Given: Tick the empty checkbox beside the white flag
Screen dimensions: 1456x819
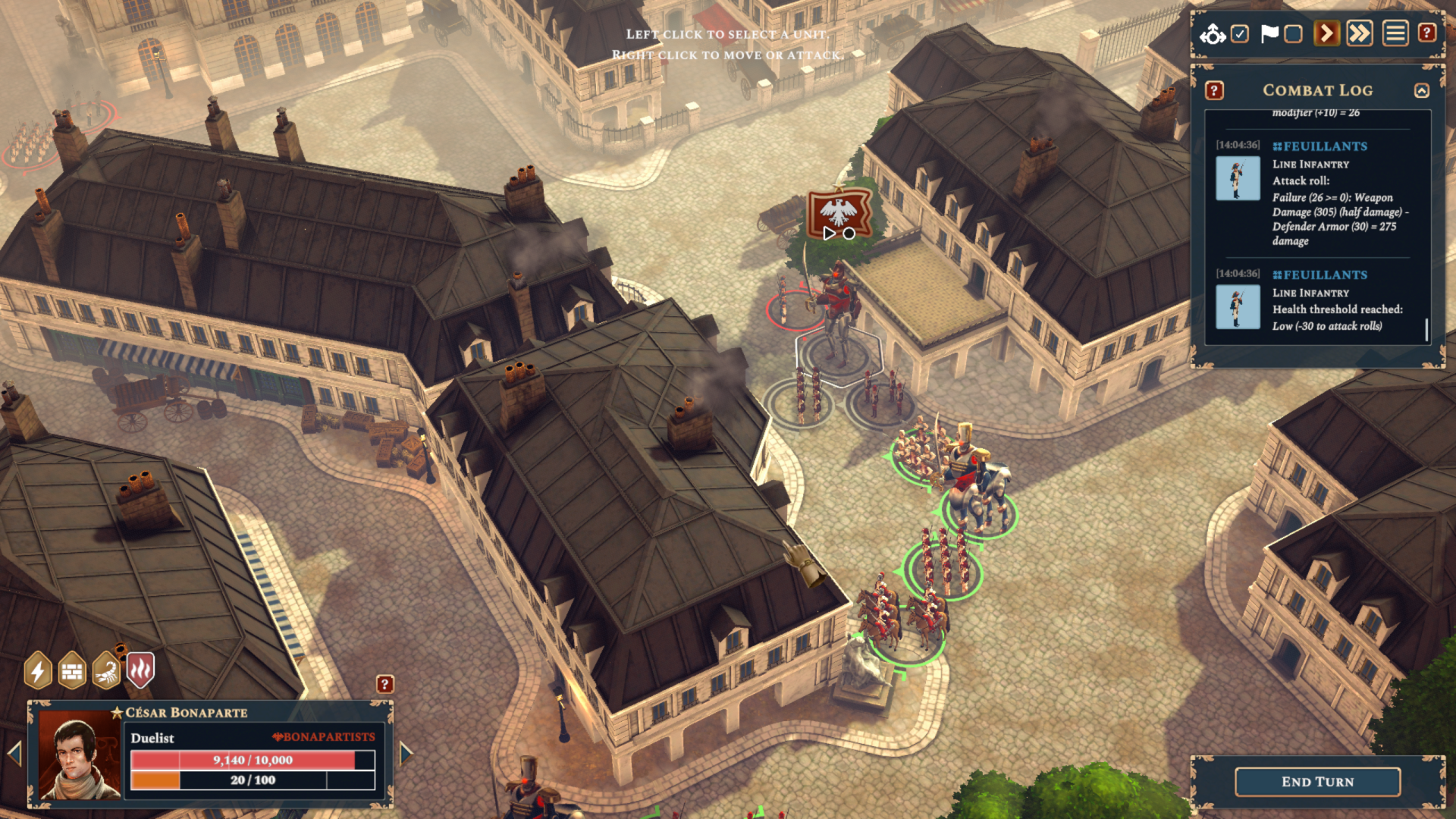Looking at the screenshot, I should [x=1294, y=34].
